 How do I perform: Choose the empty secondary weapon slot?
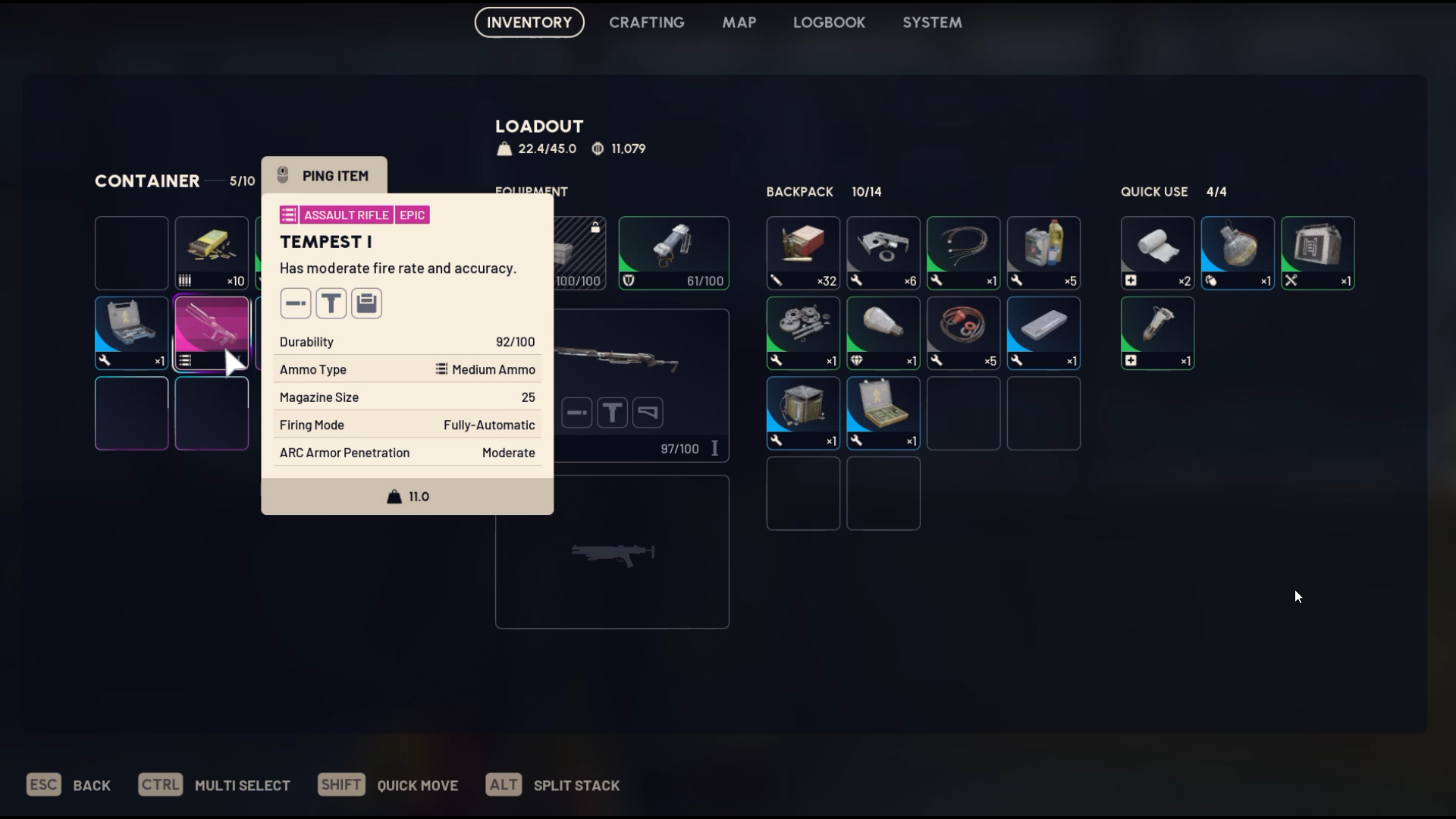(x=612, y=551)
